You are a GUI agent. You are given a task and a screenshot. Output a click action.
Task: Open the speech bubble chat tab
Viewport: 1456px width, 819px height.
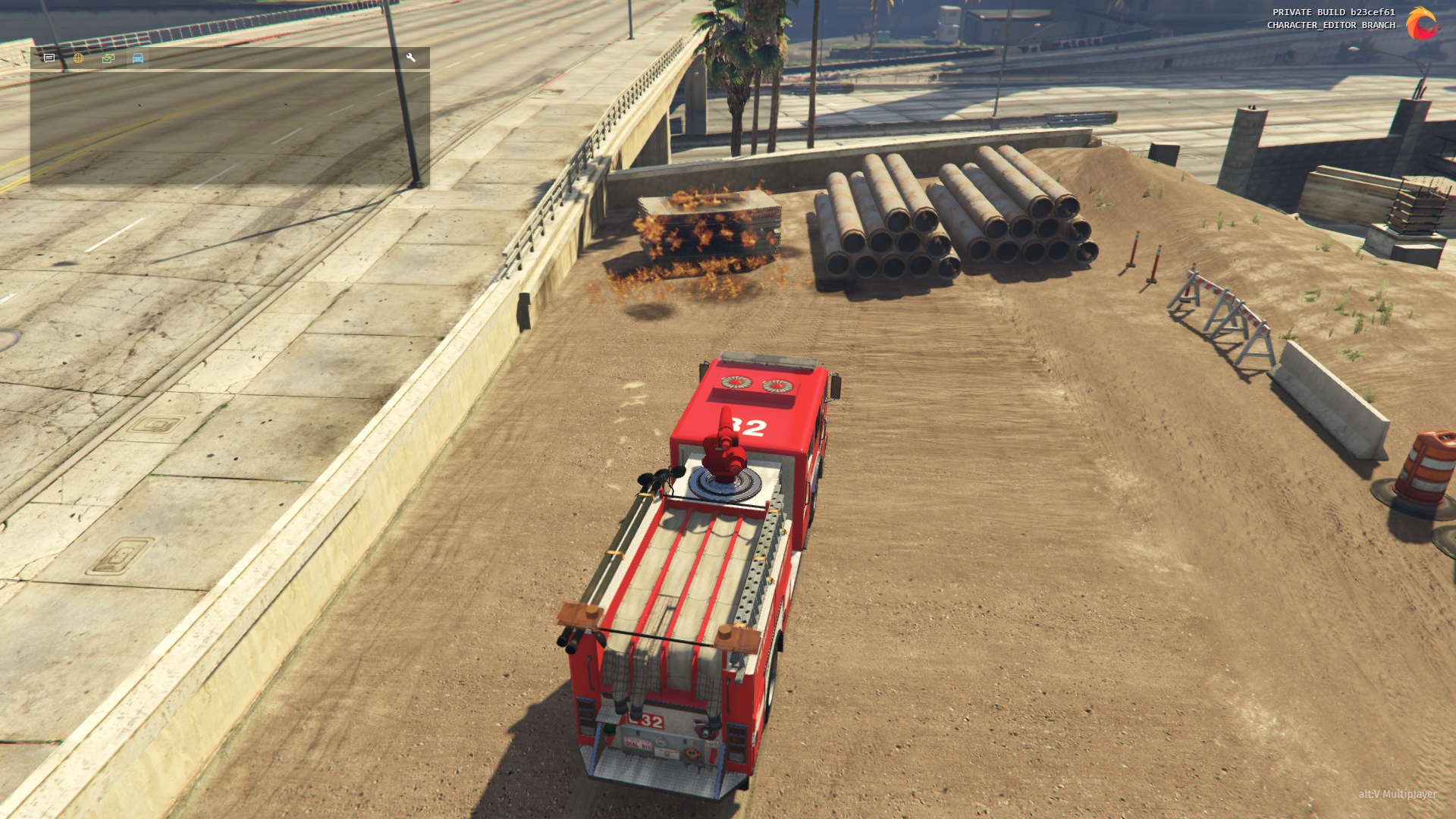click(49, 58)
